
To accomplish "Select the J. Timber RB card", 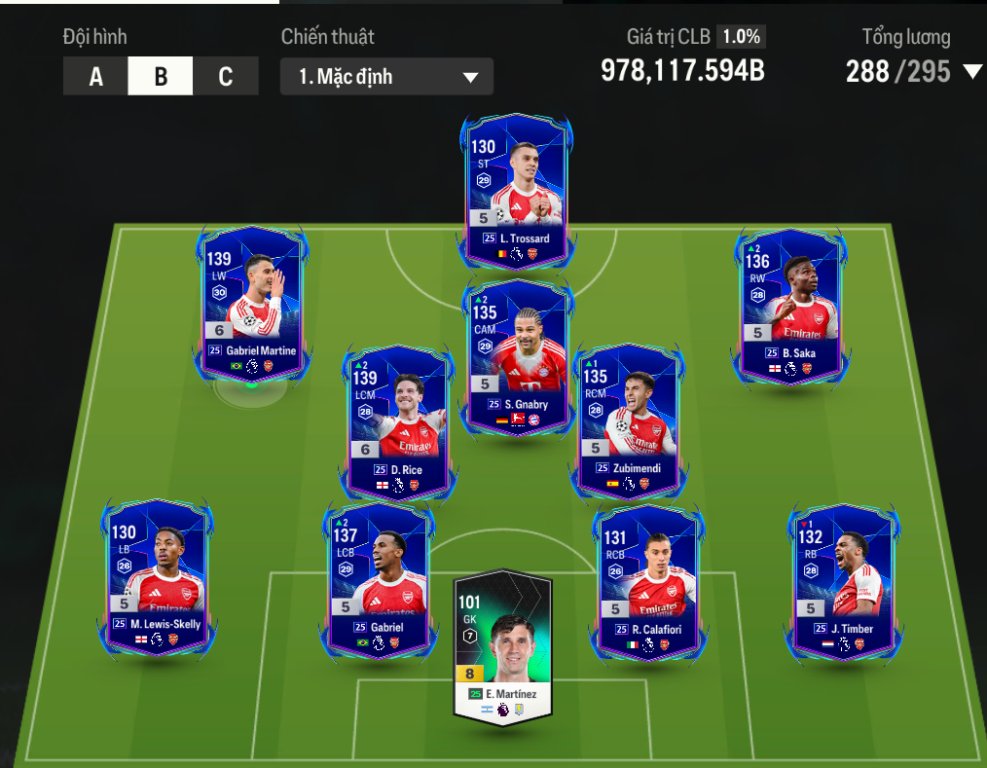I will coord(843,578).
